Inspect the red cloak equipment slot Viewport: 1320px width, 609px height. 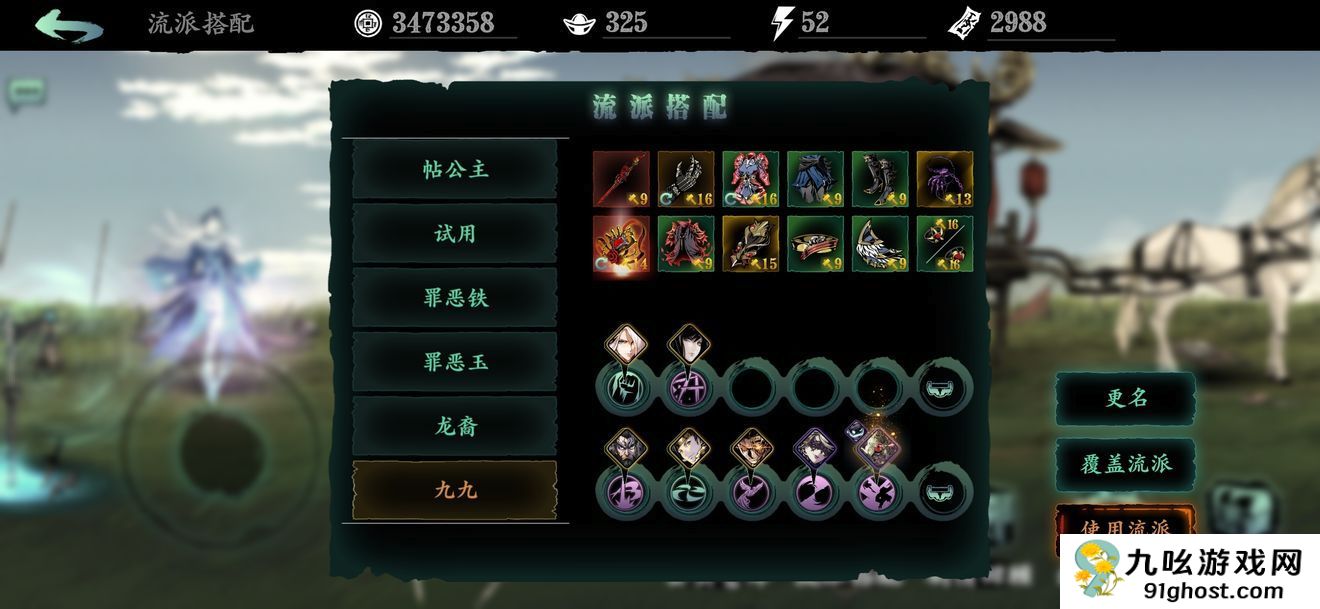coord(686,244)
